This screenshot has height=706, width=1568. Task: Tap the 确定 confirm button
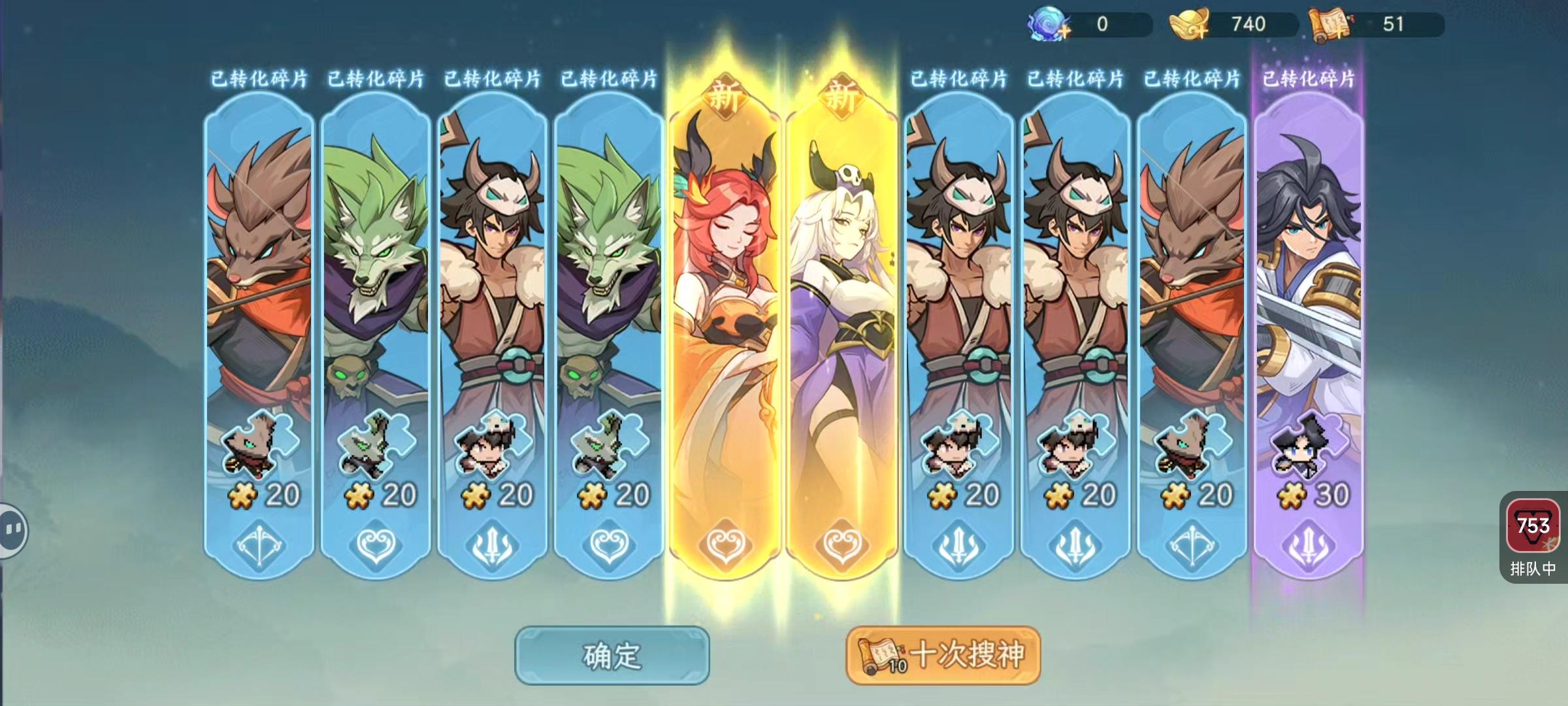point(613,656)
